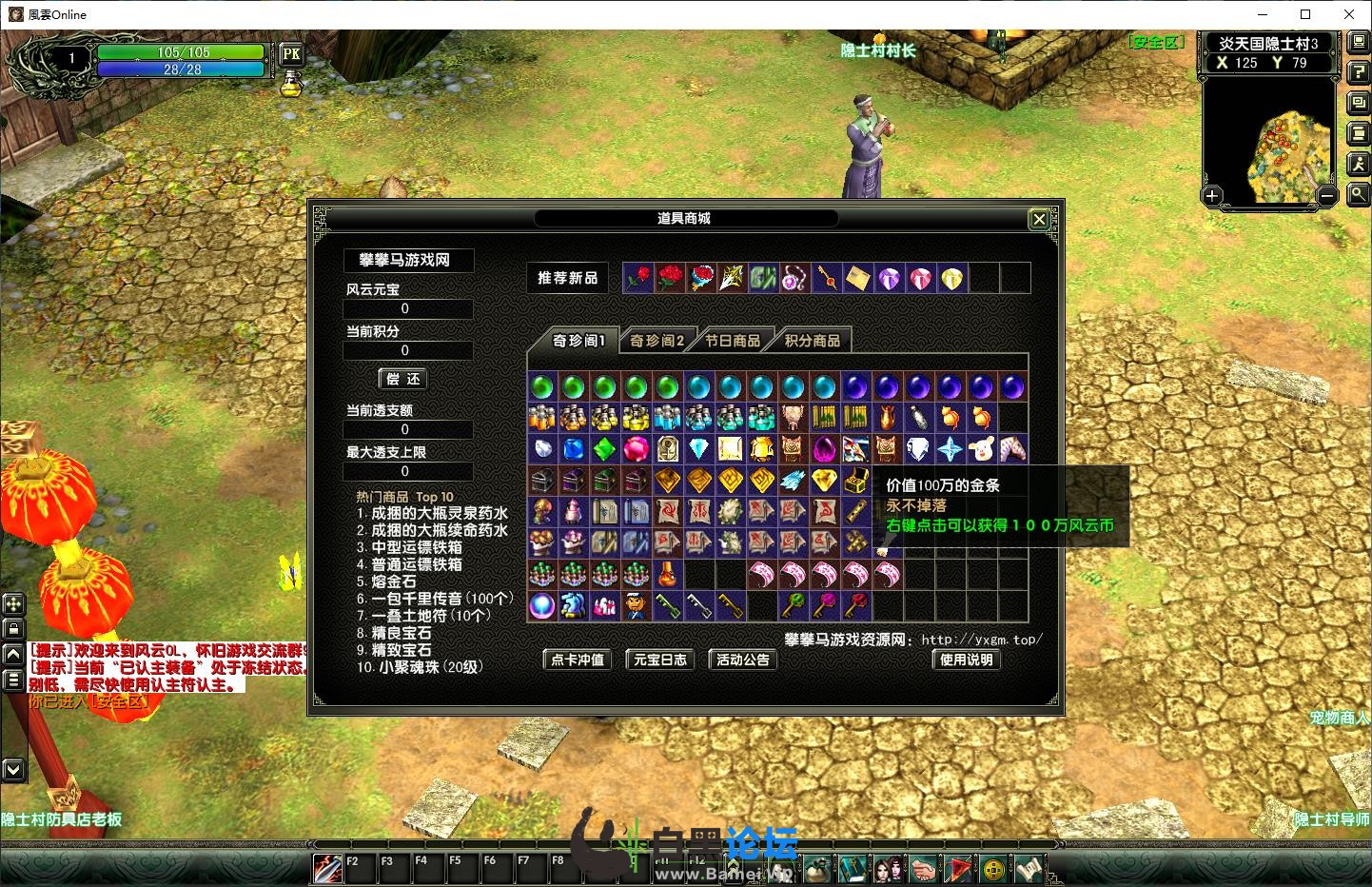
Task: Click the magnifying glass search button
Action: pos(1358,194)
